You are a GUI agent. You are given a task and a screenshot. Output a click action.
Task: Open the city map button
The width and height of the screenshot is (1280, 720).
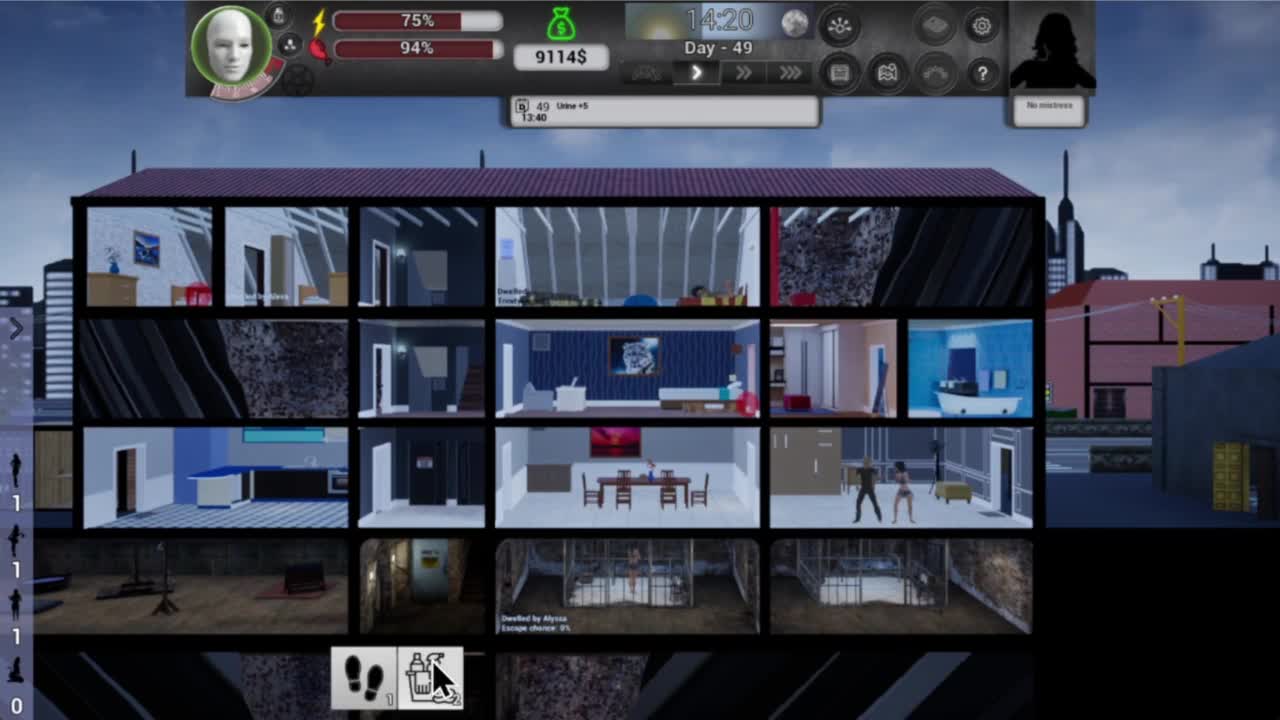point(887,73)
